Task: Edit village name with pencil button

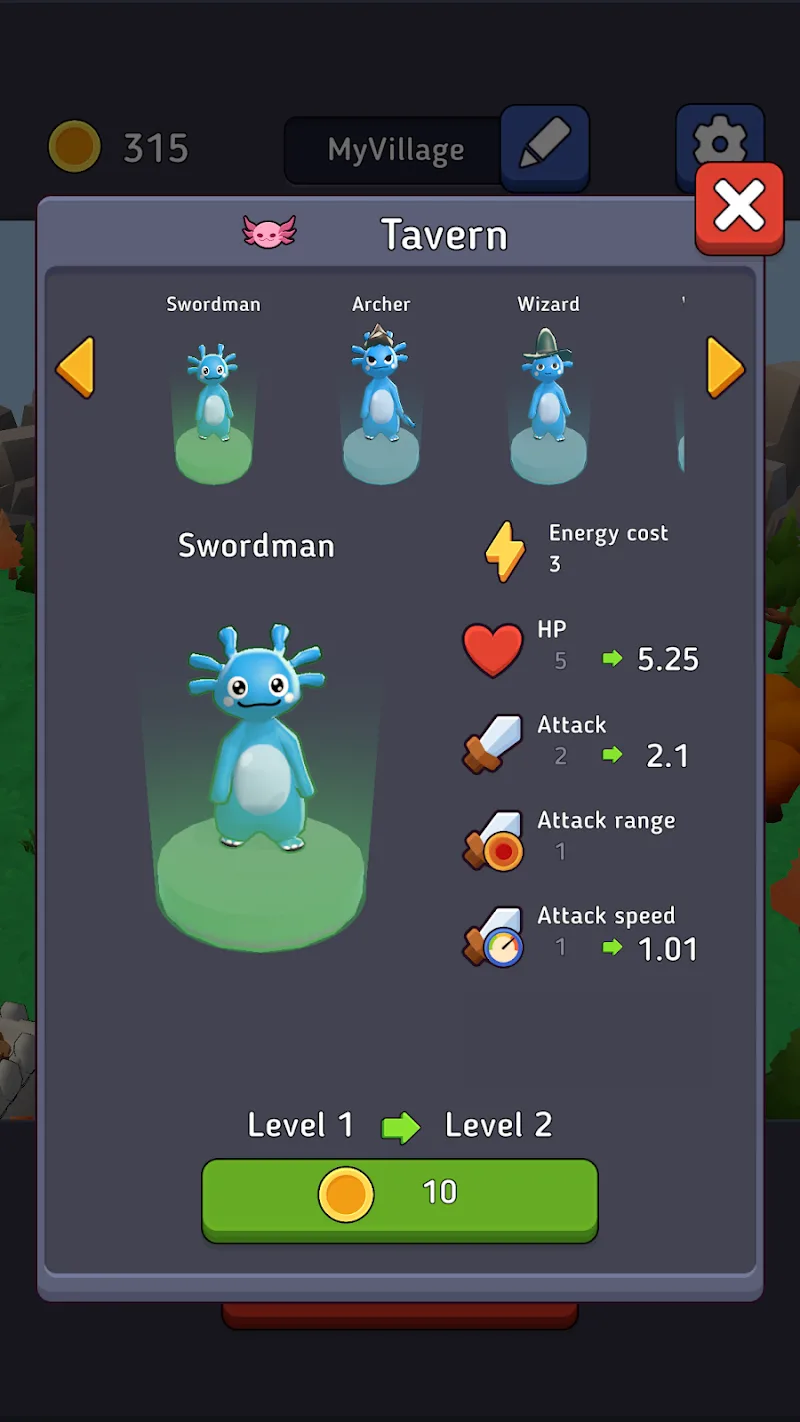Action: click(545, 147)
